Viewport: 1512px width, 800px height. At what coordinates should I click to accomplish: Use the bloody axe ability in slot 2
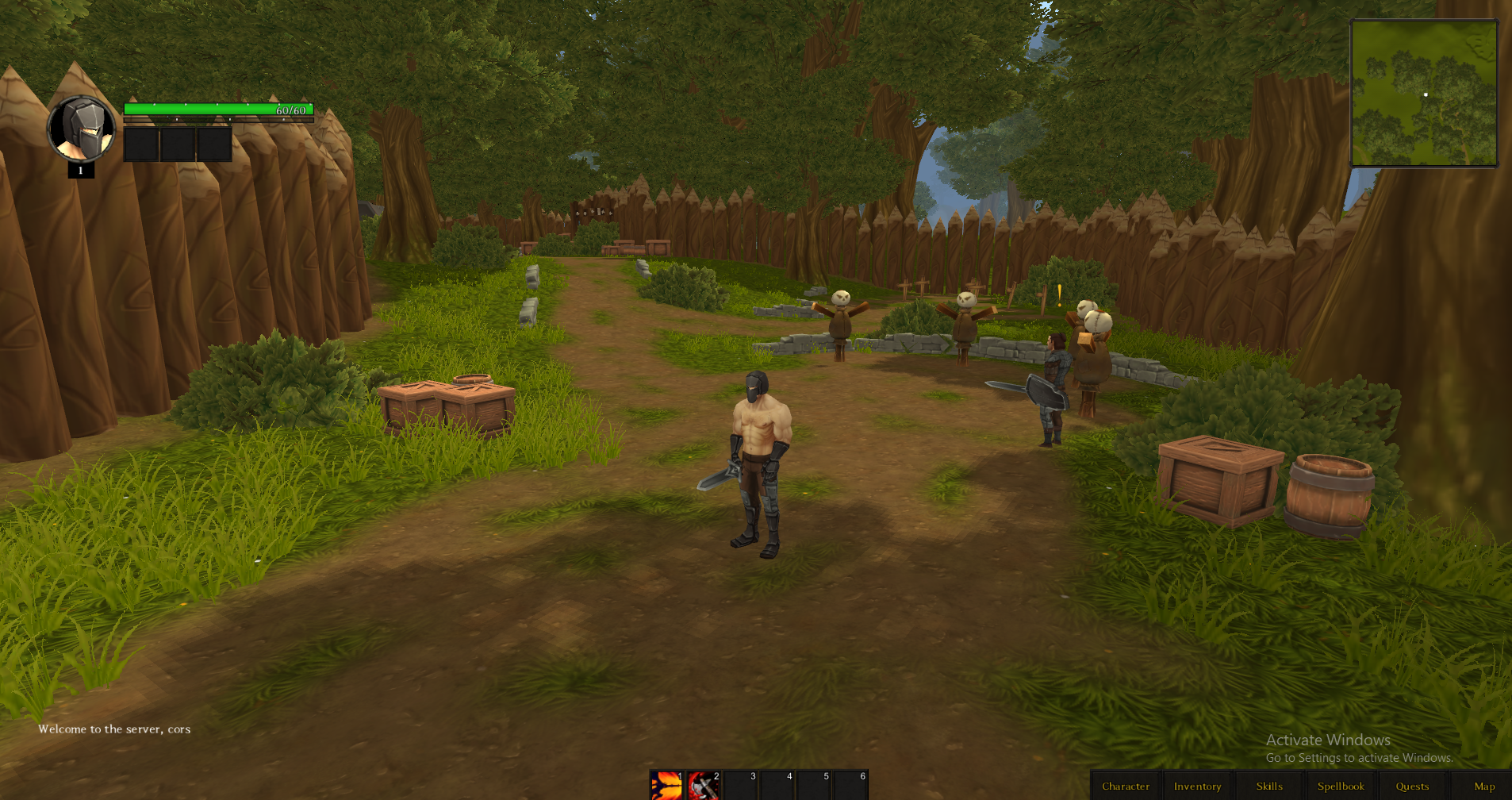pyautogui.click(x=703, y=785)
